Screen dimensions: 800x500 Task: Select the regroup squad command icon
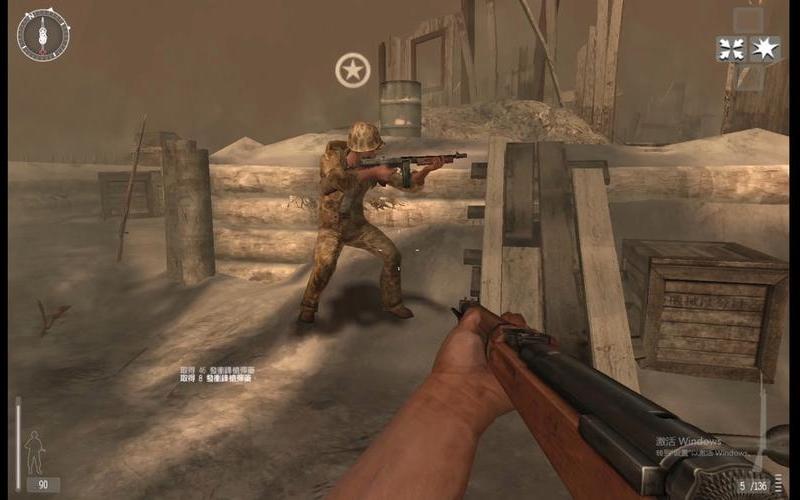pos(732,48)
